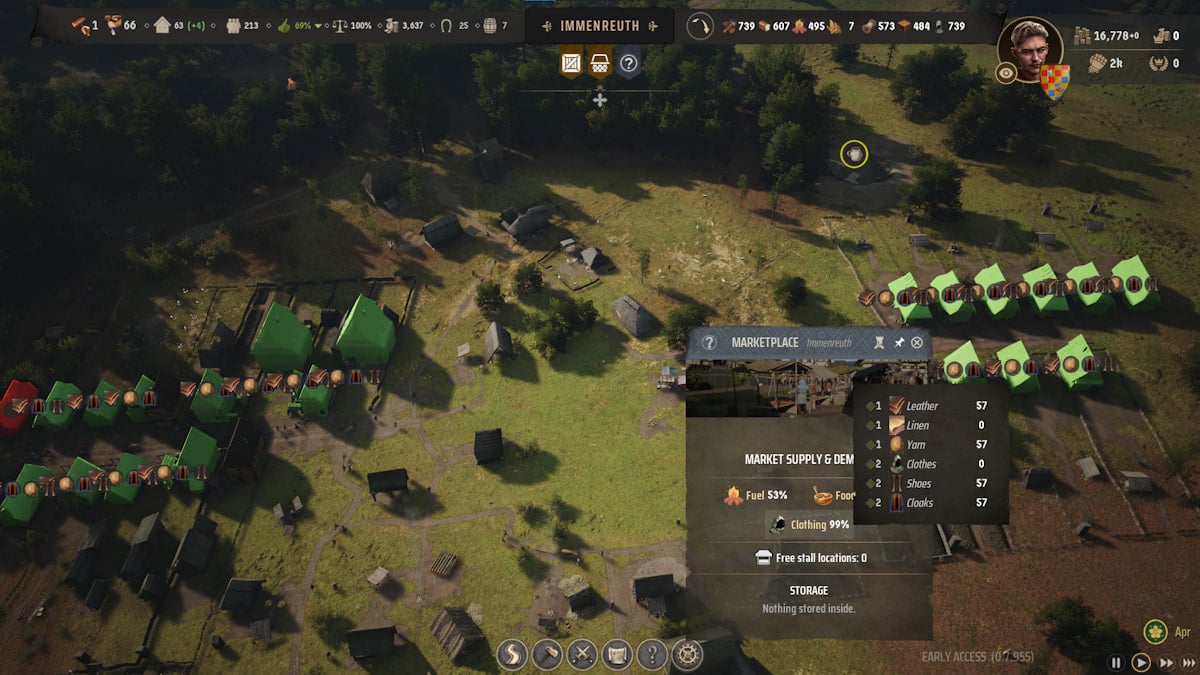This screenshot has height=675, width=1200.
Task: Open the map scroll button
Action: point(617,655)
